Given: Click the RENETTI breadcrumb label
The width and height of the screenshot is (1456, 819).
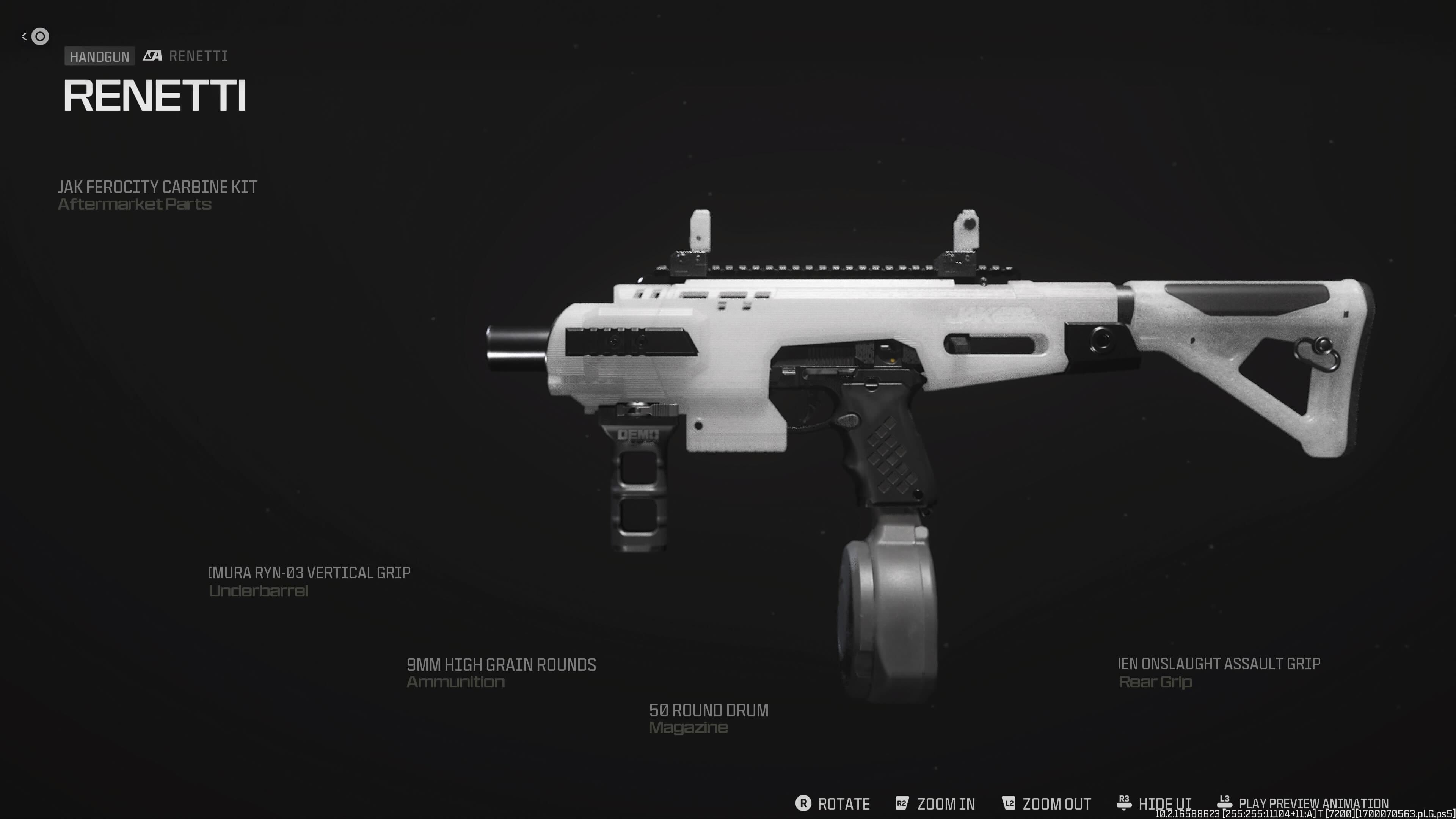Looking at the screenshot, I should (x=198, y=55).
